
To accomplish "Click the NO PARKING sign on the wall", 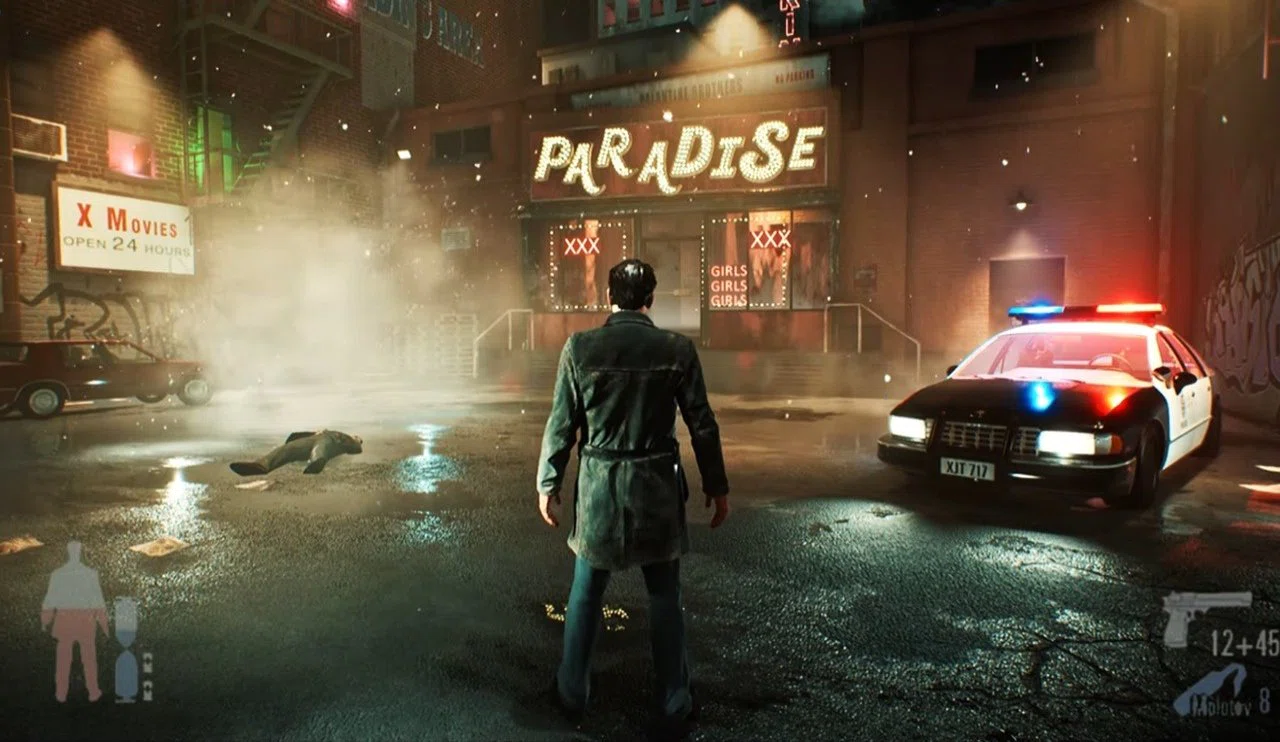I will coord(797,76).
